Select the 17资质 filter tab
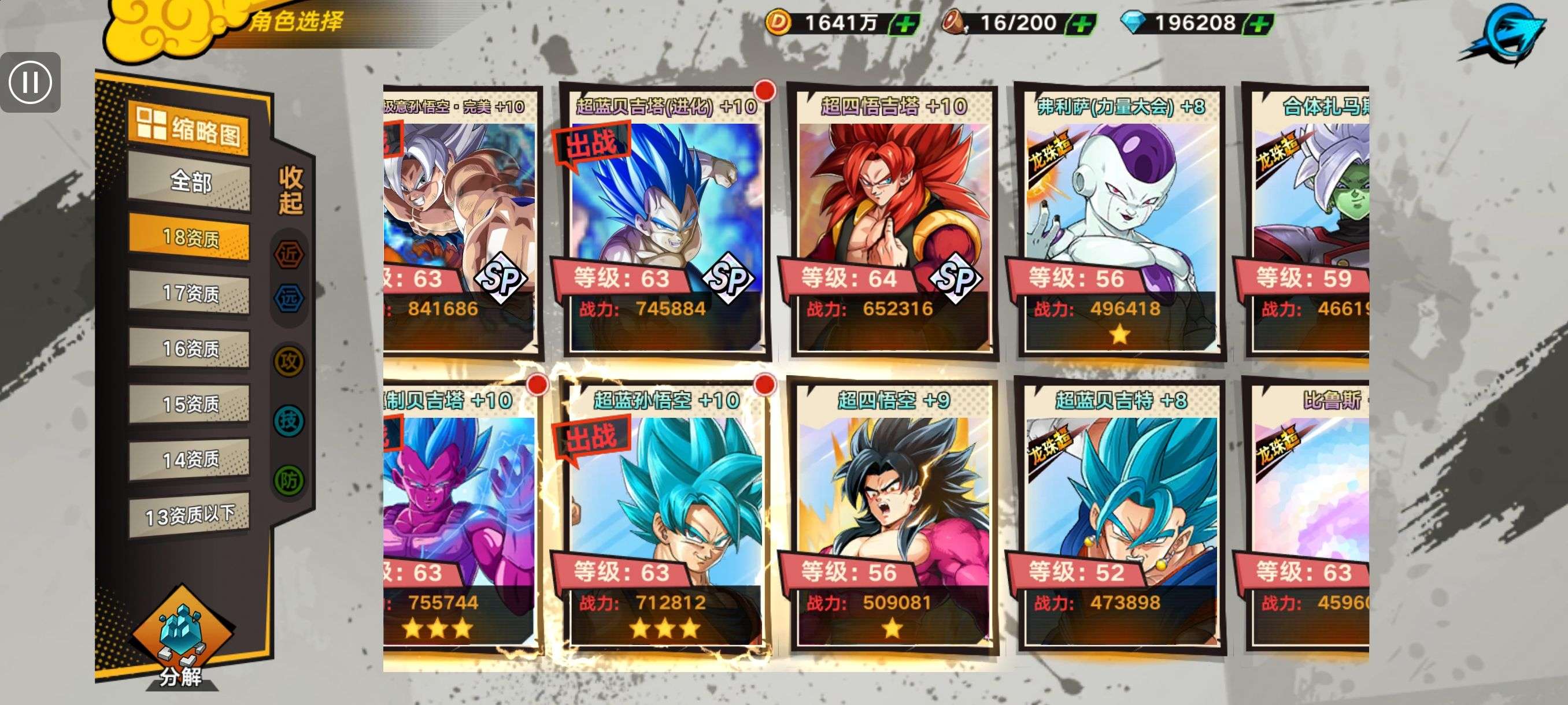 189,292
